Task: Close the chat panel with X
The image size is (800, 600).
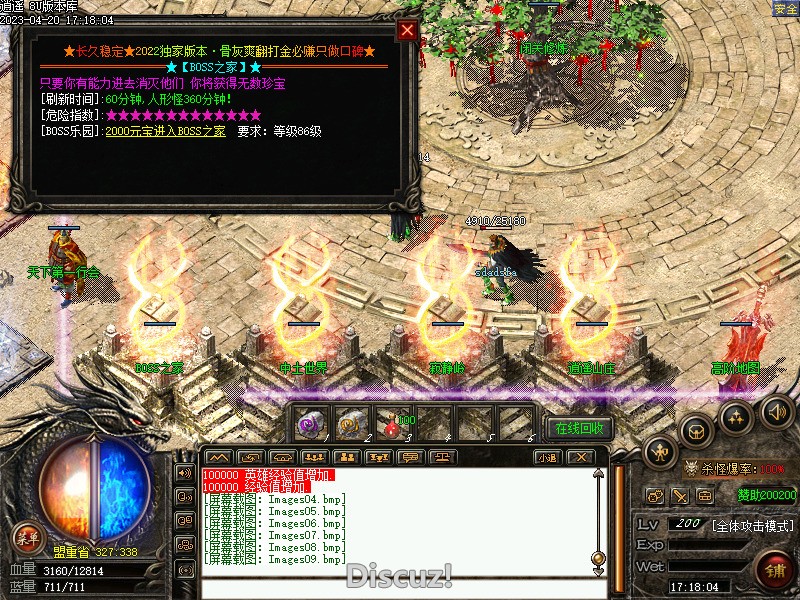Action: pos(580,457)
